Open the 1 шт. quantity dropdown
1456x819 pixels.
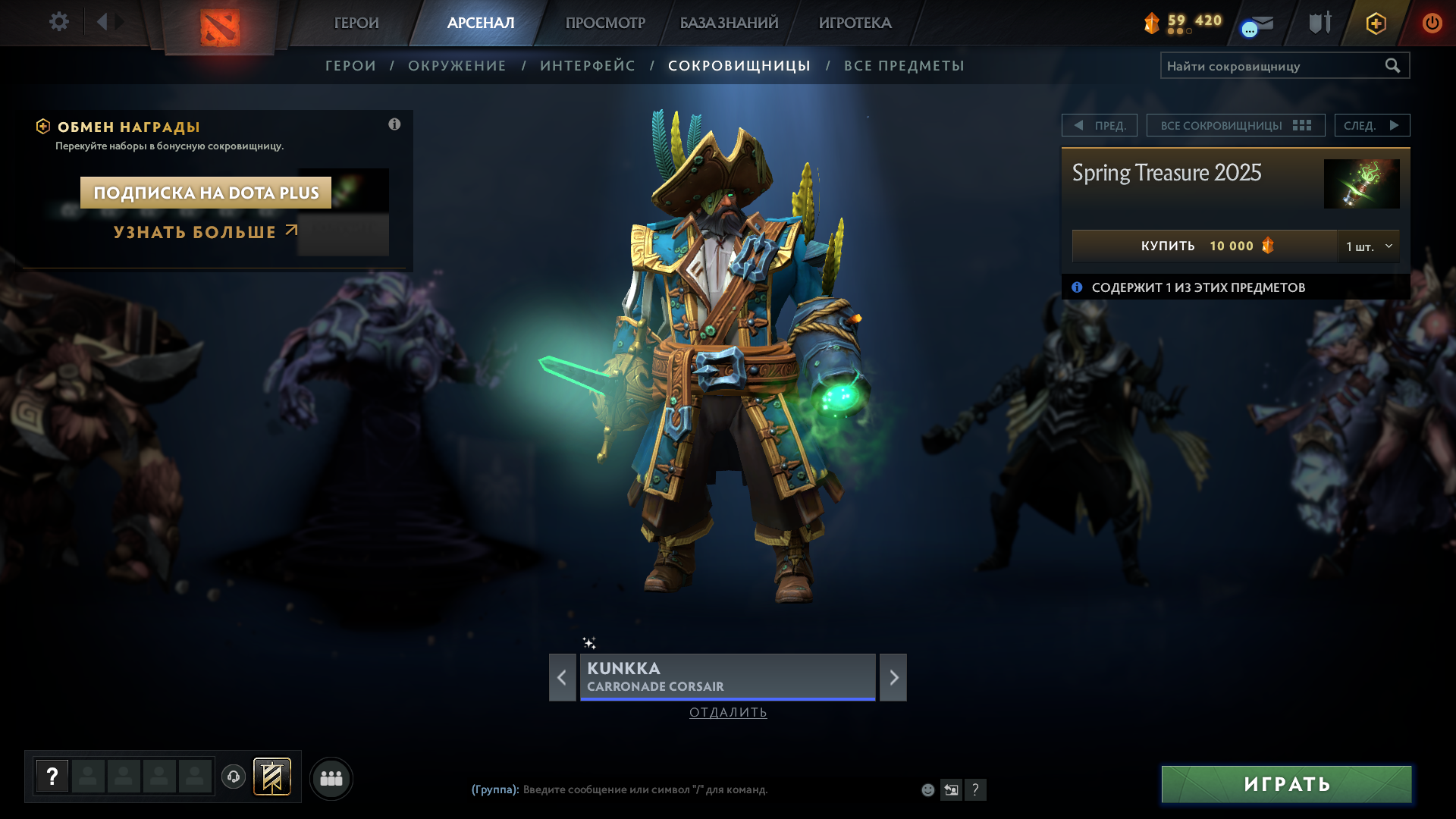pyautogui.click(x=1369, y=246)
